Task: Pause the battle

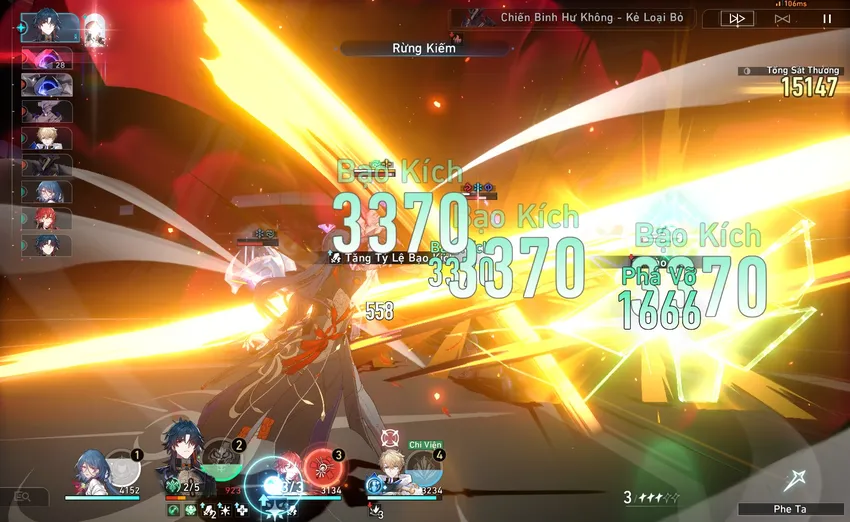Action: coord(827,19)
